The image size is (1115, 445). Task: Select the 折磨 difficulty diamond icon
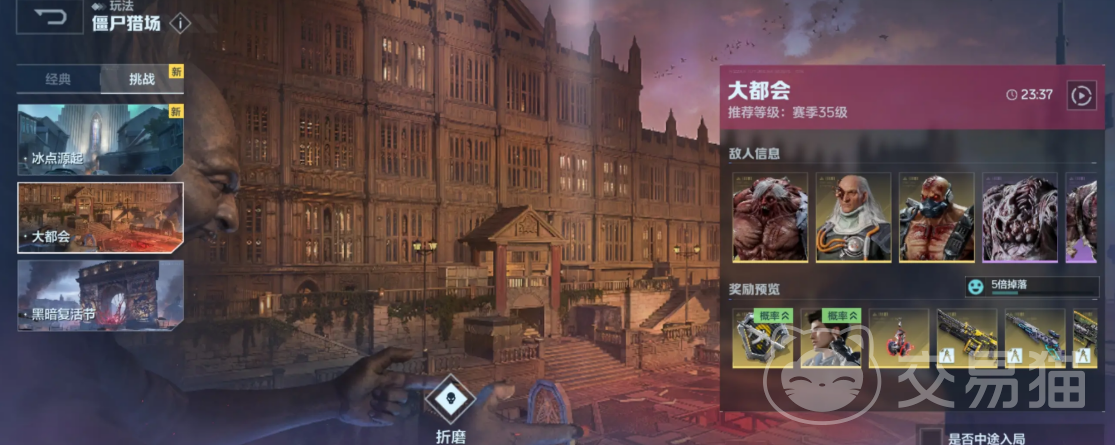pos(449,399)
